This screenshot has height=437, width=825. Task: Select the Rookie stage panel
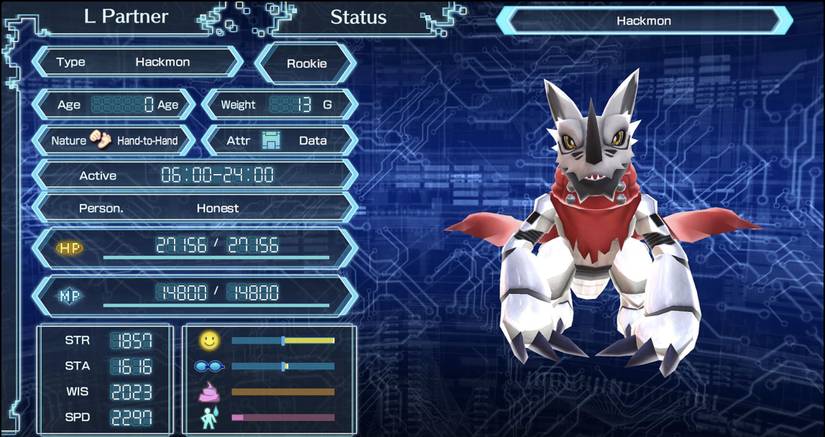[x=306, y=63]
